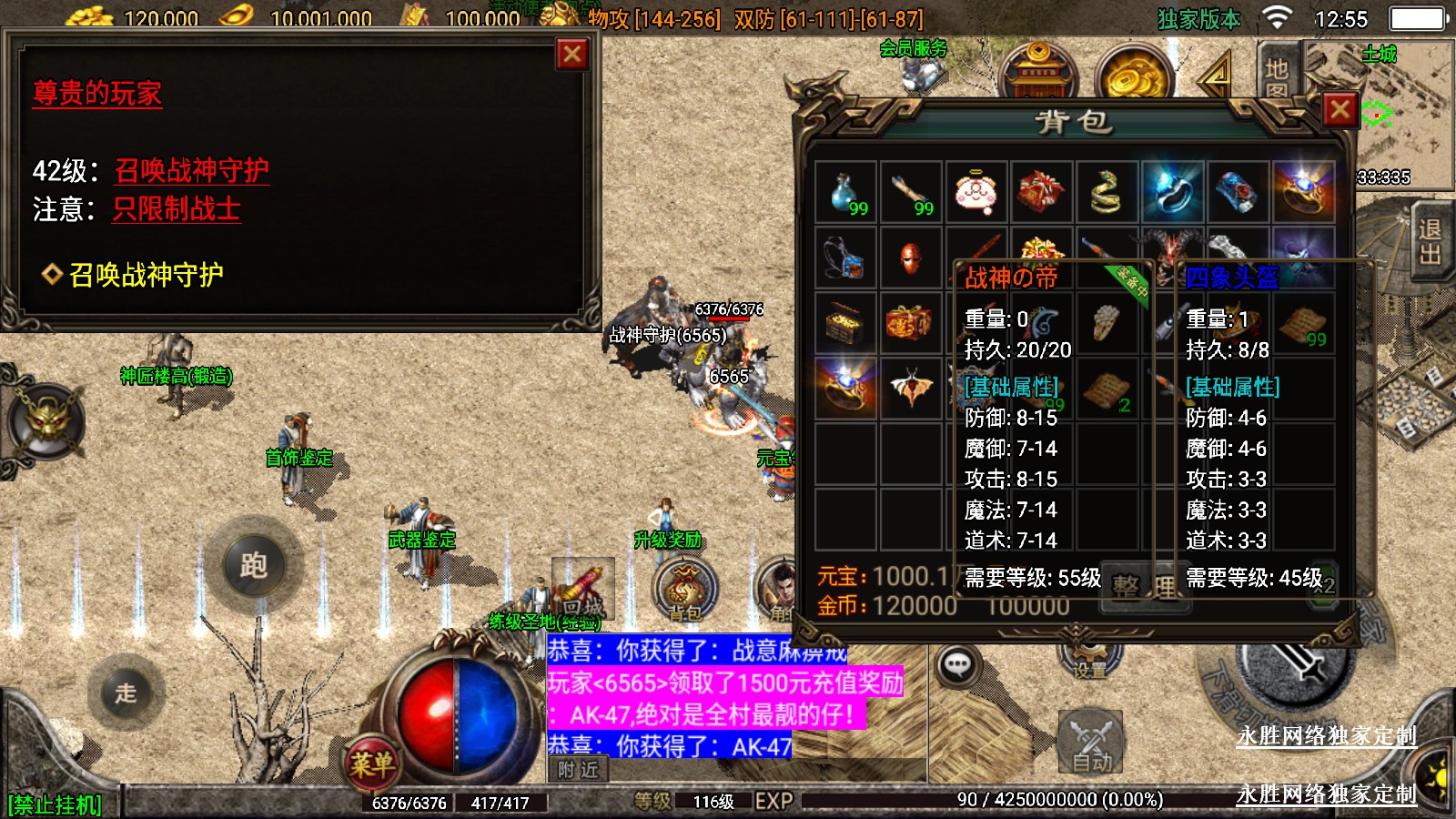Switch to the 附近 chat tab
Viewport: 1456px width, 819px height.
pos(578,770)
